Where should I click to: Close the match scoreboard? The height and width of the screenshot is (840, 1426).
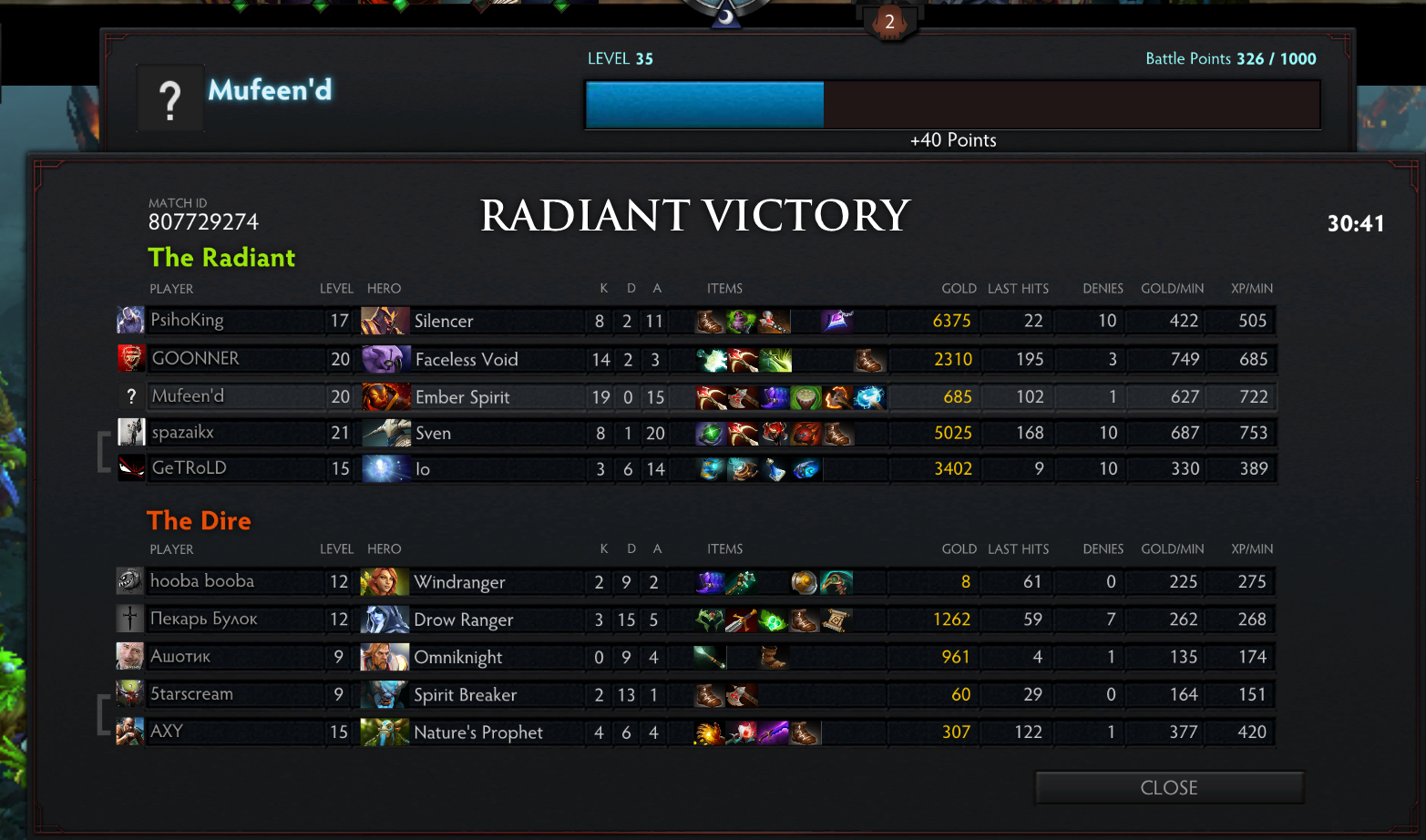(x=1169, y=788)
